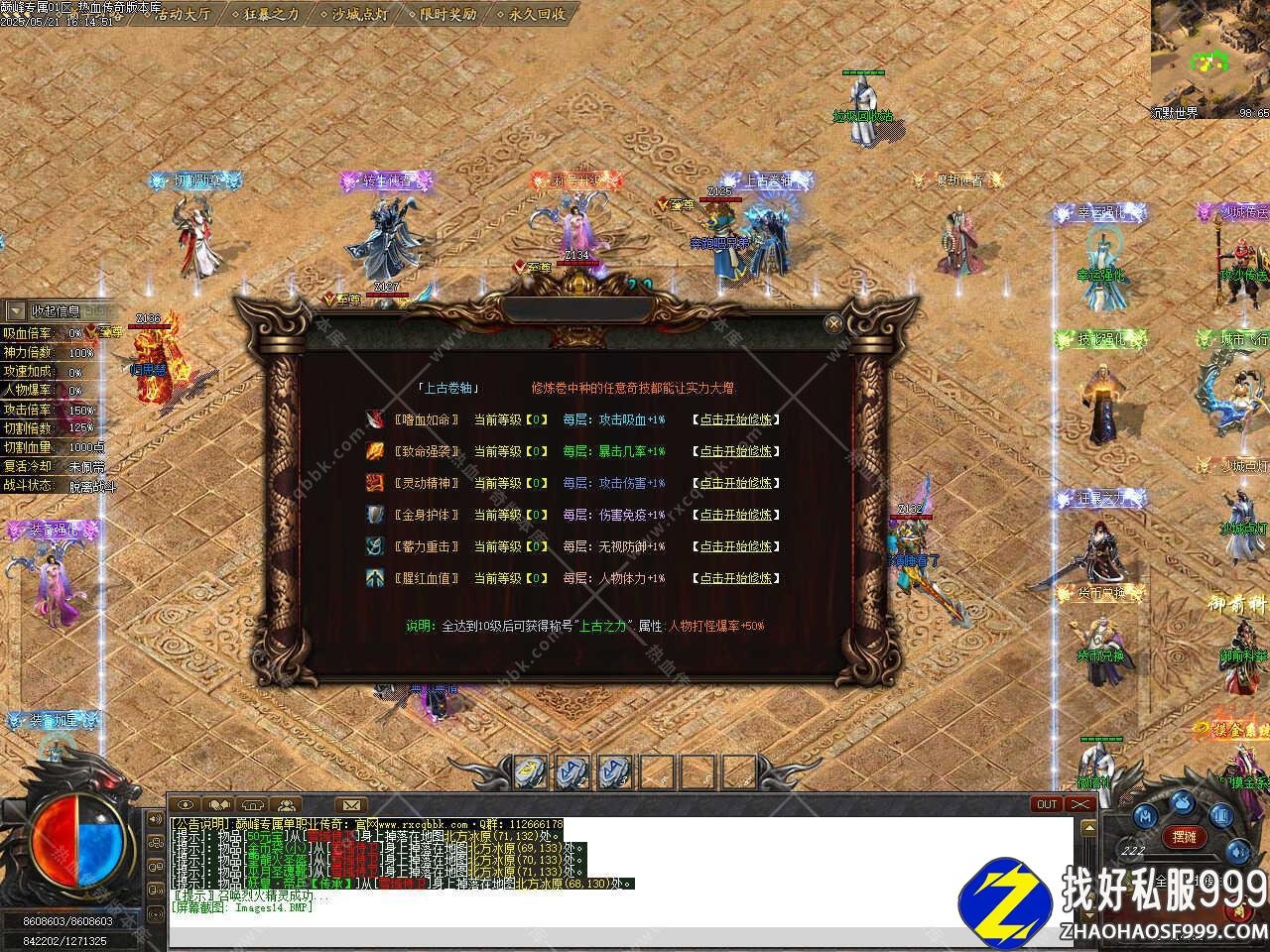The height and width of the screenshot is (952, 1270).
Task: Click the eye icon on chat toolbar
Action: click(x=186, y=804)
